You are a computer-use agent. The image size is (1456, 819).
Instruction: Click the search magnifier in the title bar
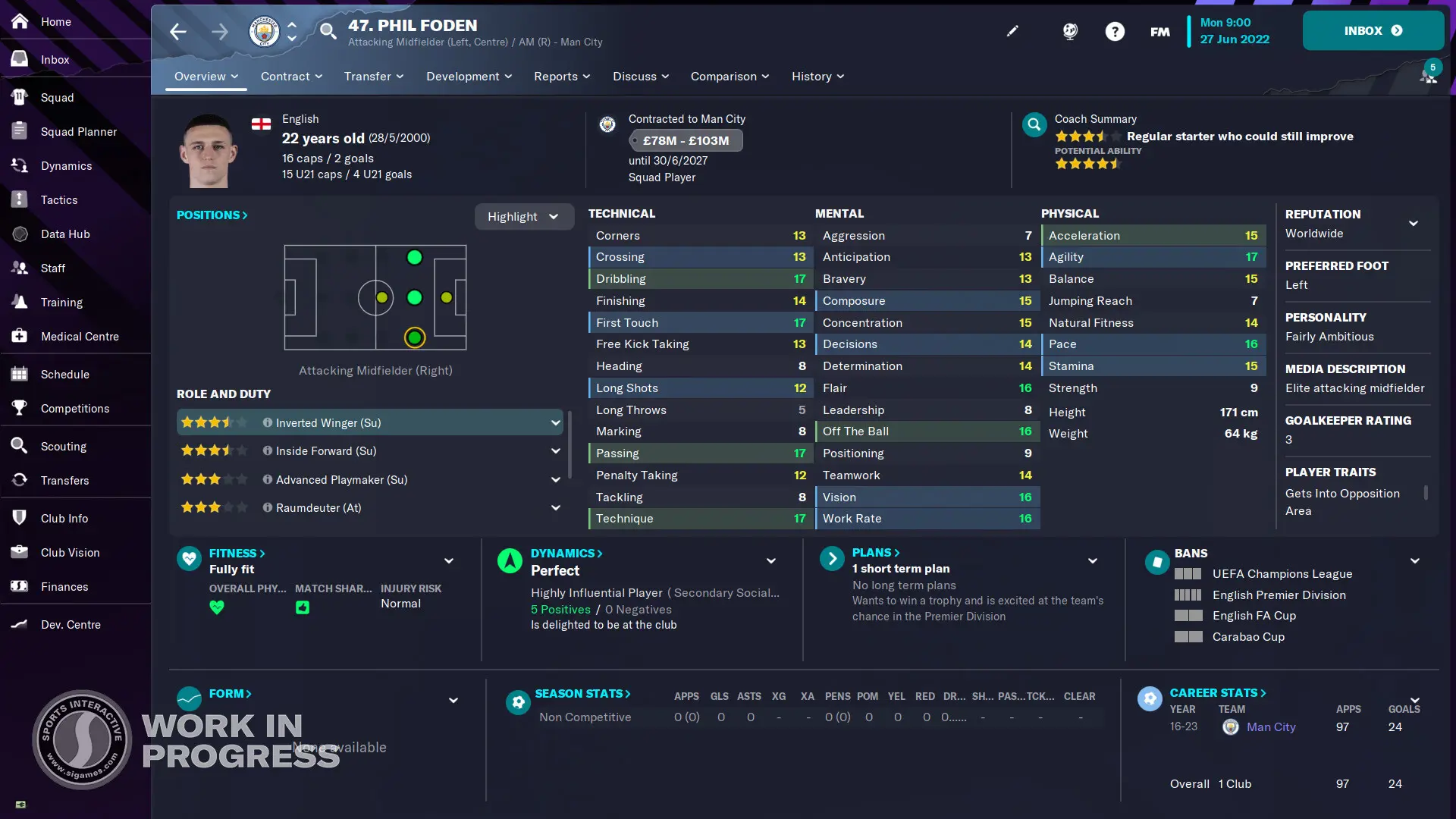[x=328, y=32]
